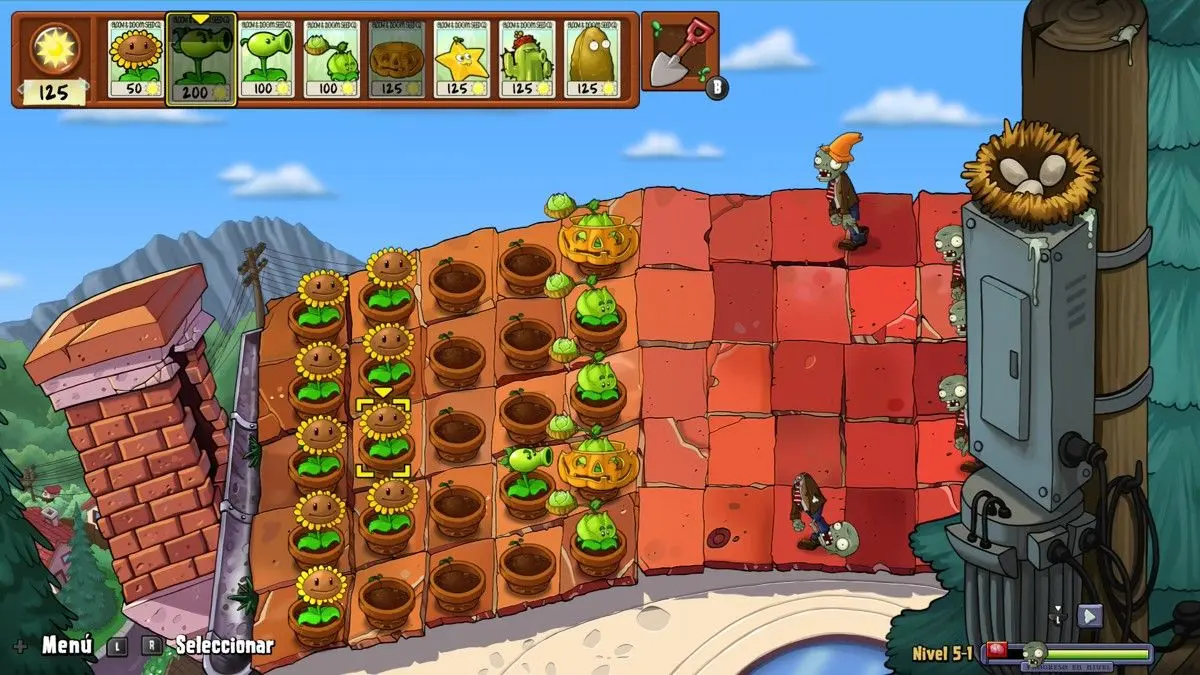Select the Cabbage-pult seed packet
This screenshot has width=1200, height=675.
click(331, 59)
